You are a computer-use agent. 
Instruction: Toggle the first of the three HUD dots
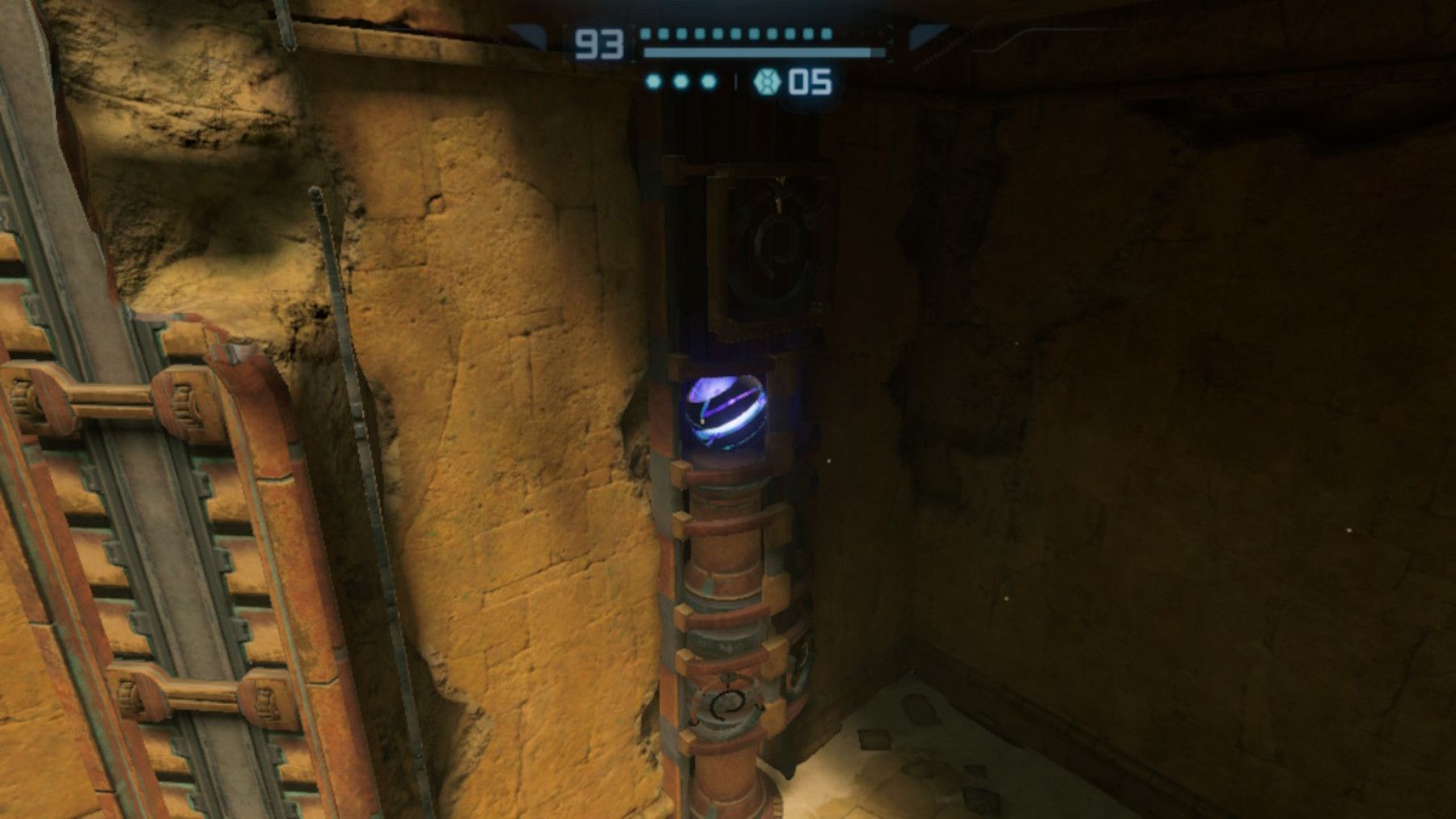click(653, 81)
